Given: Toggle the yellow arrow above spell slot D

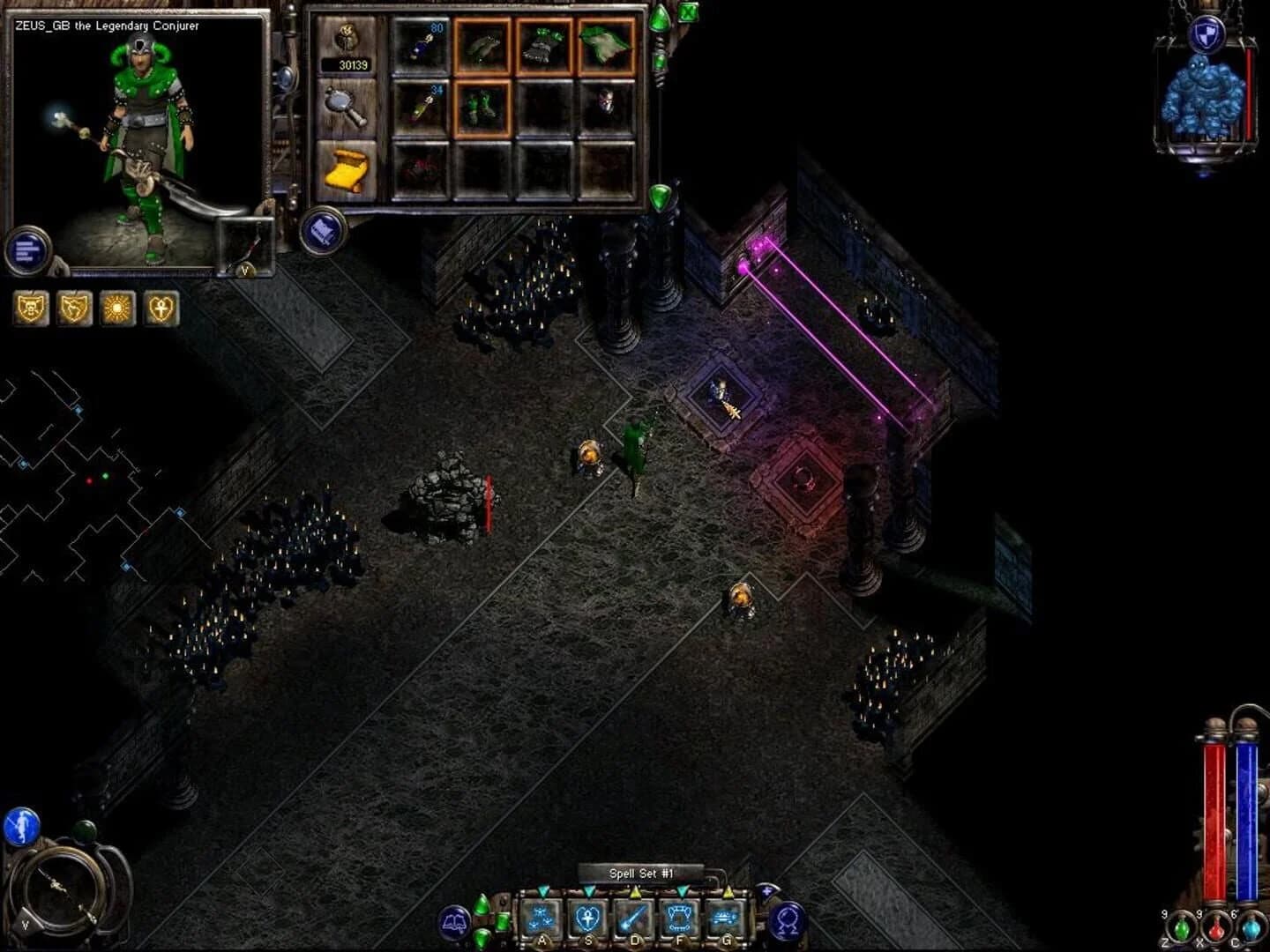Looking at the screenshot, I should pos(635,891).
